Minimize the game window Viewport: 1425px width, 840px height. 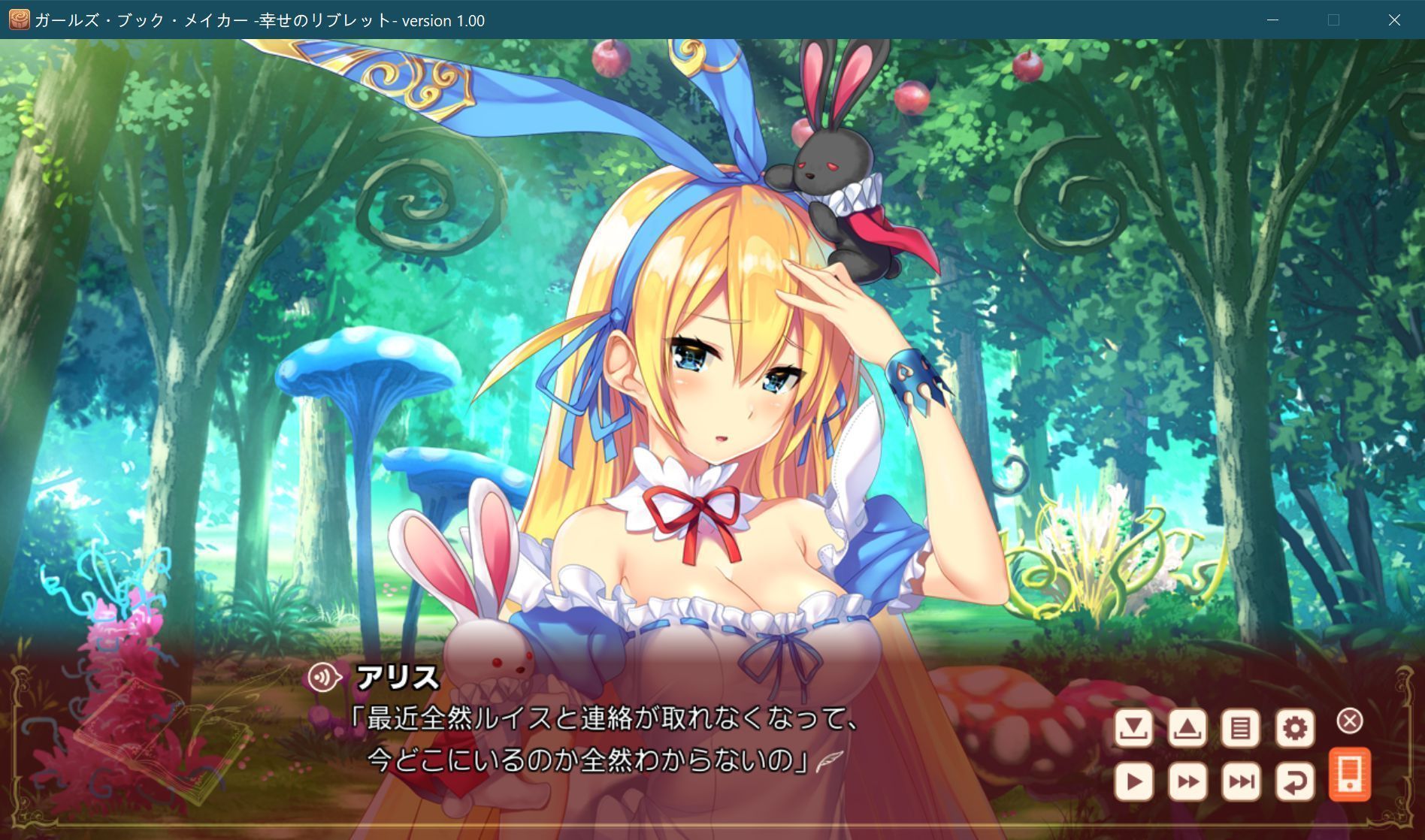tap(1272, 20)
